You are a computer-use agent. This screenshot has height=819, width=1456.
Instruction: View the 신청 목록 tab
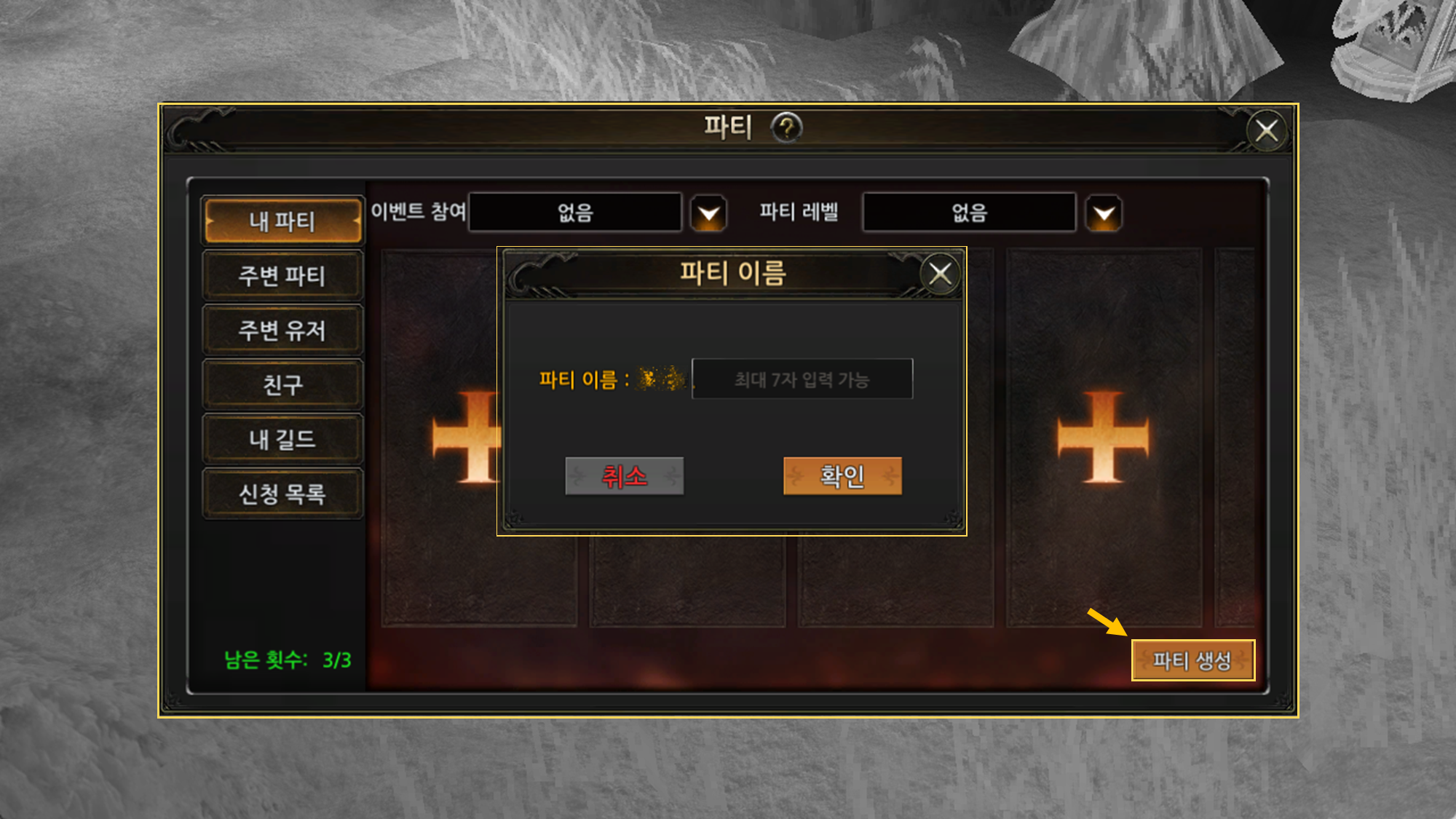282,494
